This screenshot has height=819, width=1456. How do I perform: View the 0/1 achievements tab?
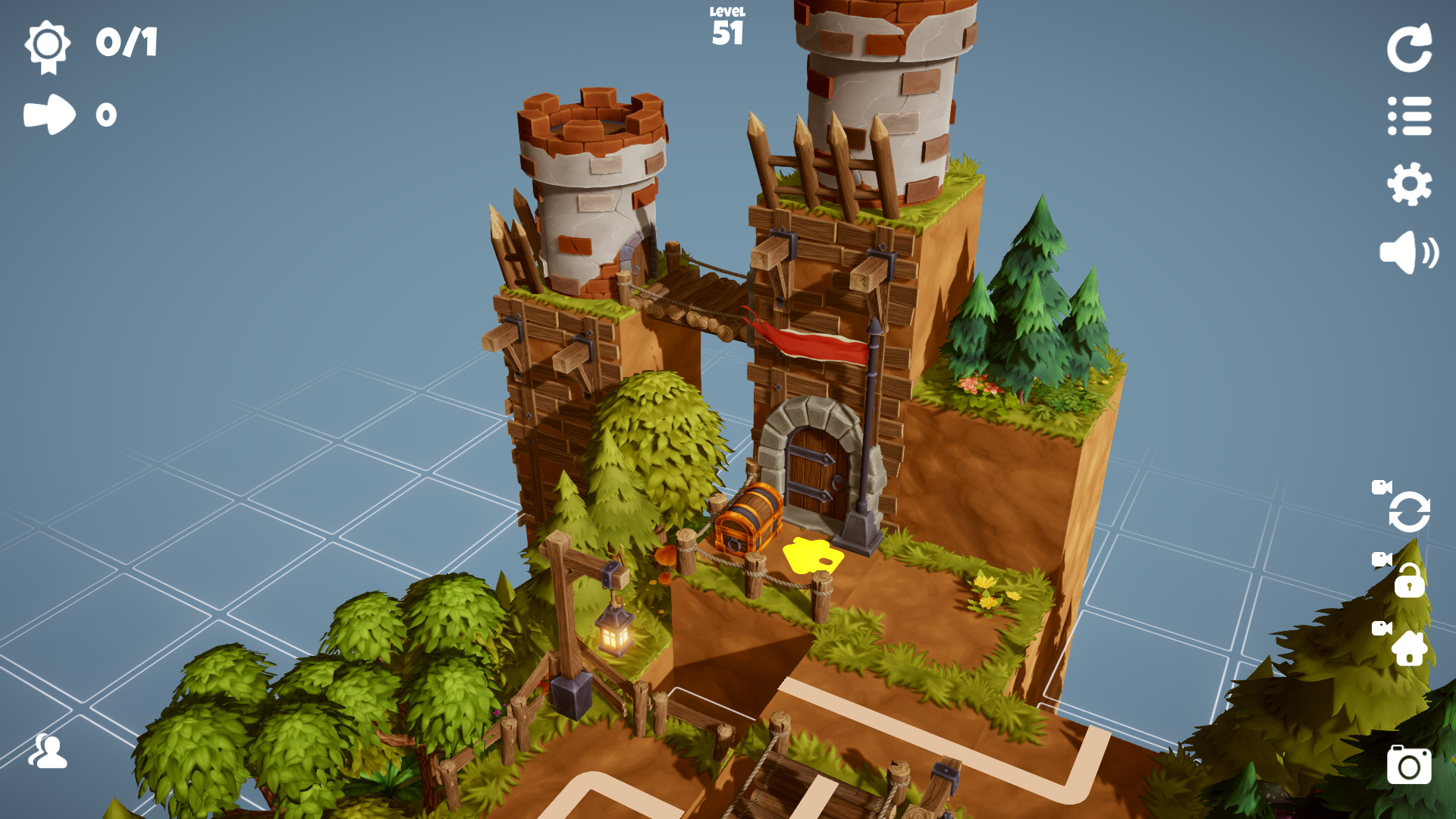coord(127,43)
